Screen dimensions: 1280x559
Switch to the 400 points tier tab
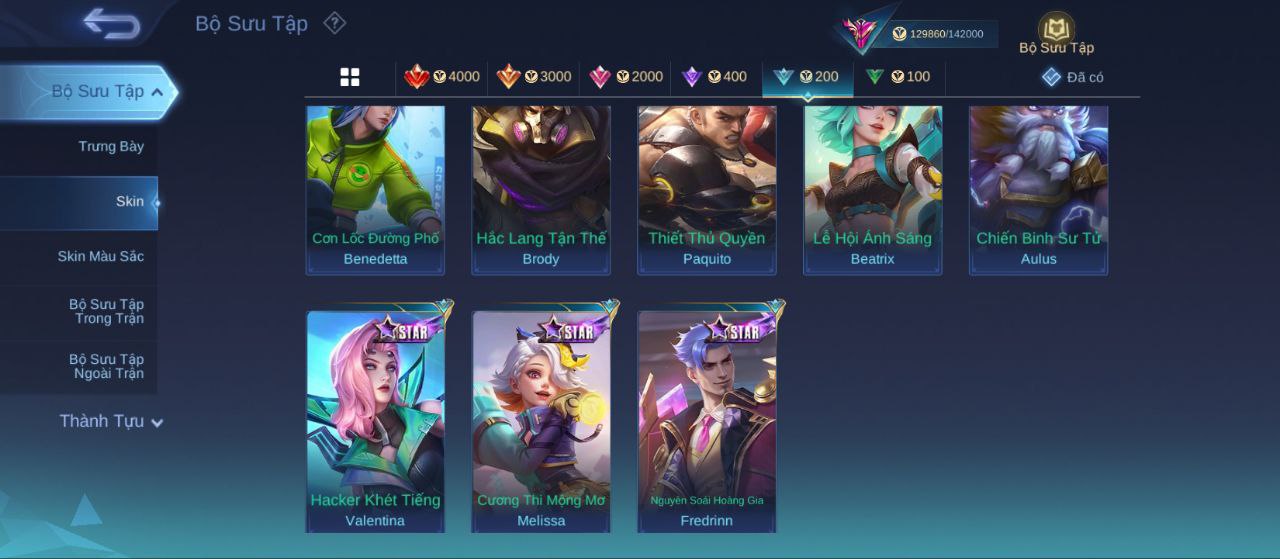[715, 77]
